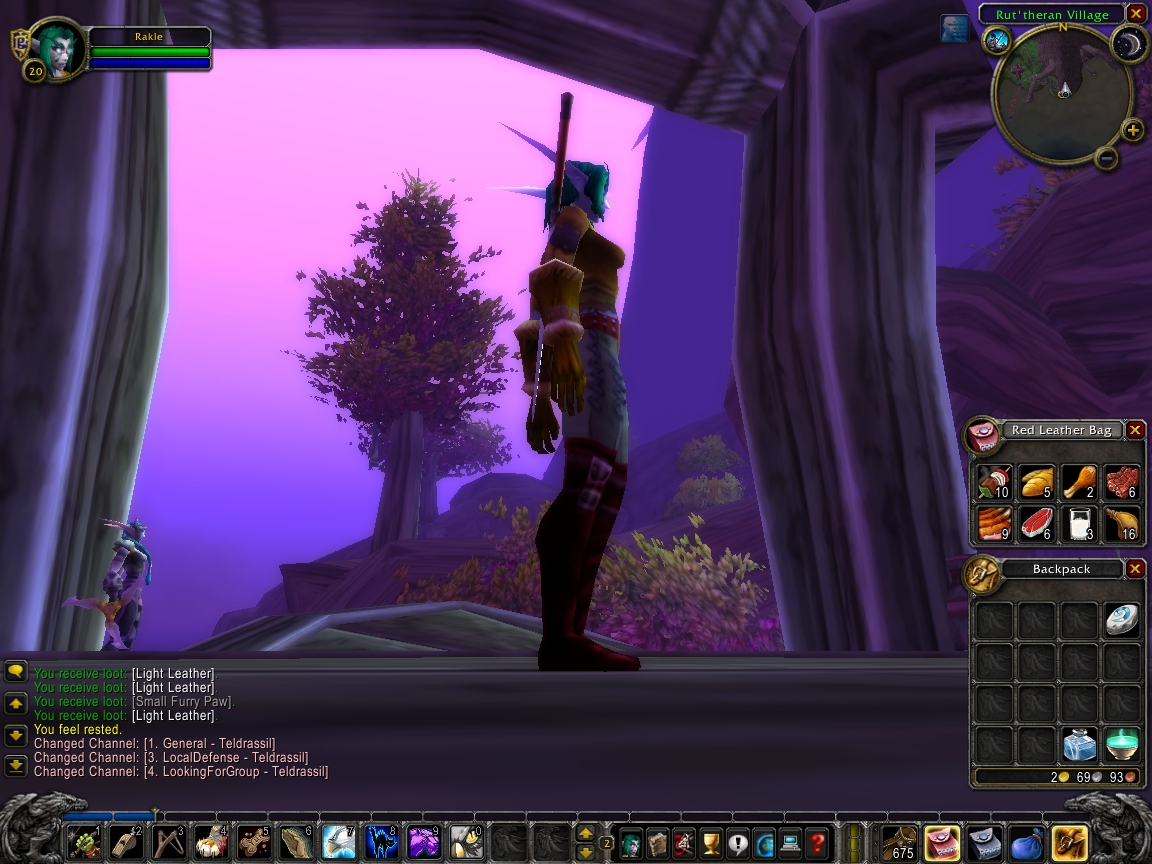Screen dimensions: 1152x864
Task: Select the blue potion bottle in Backpack
Action: (x=1079, y=745)
